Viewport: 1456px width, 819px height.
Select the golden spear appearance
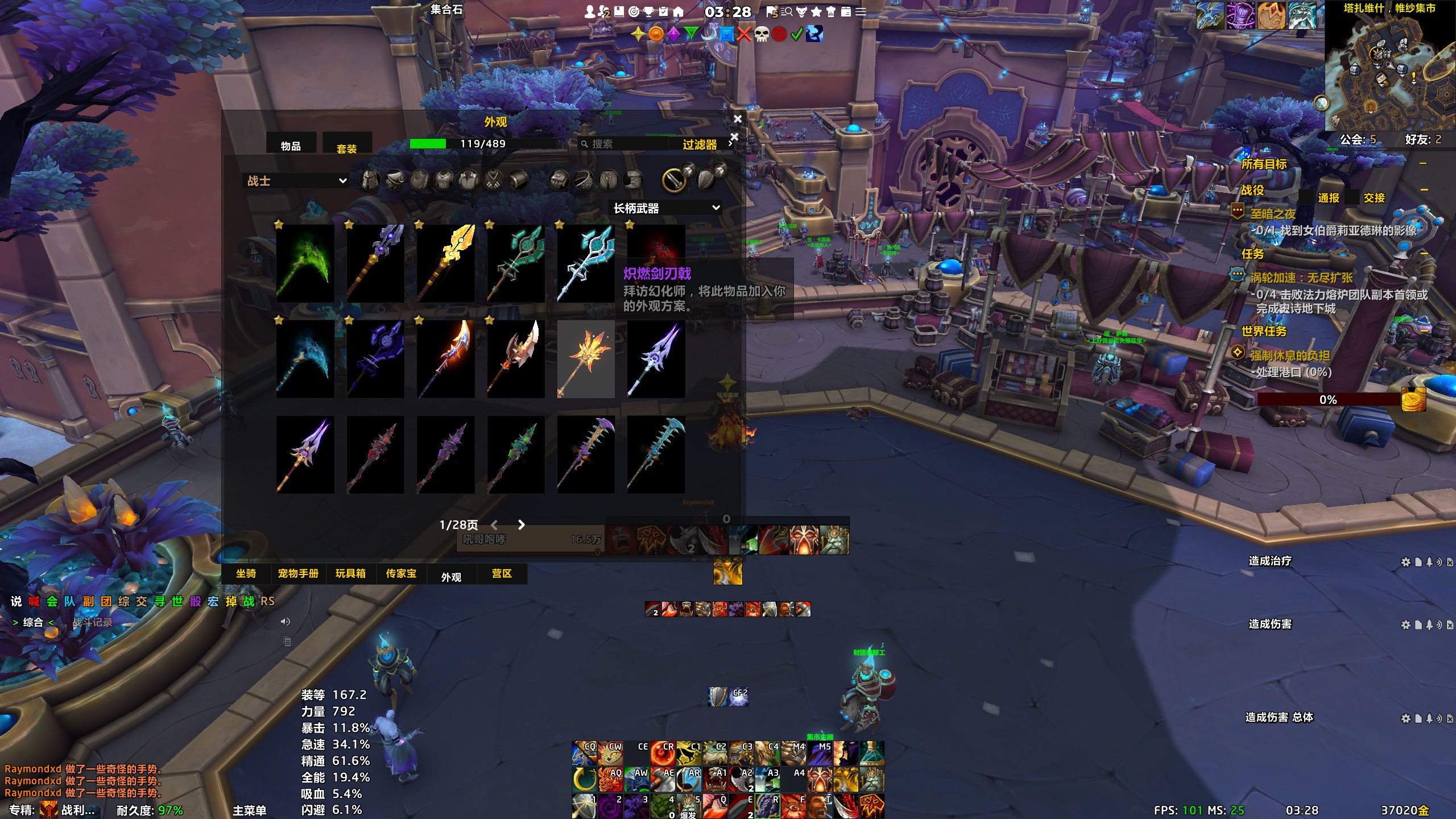tap(445, 263)
